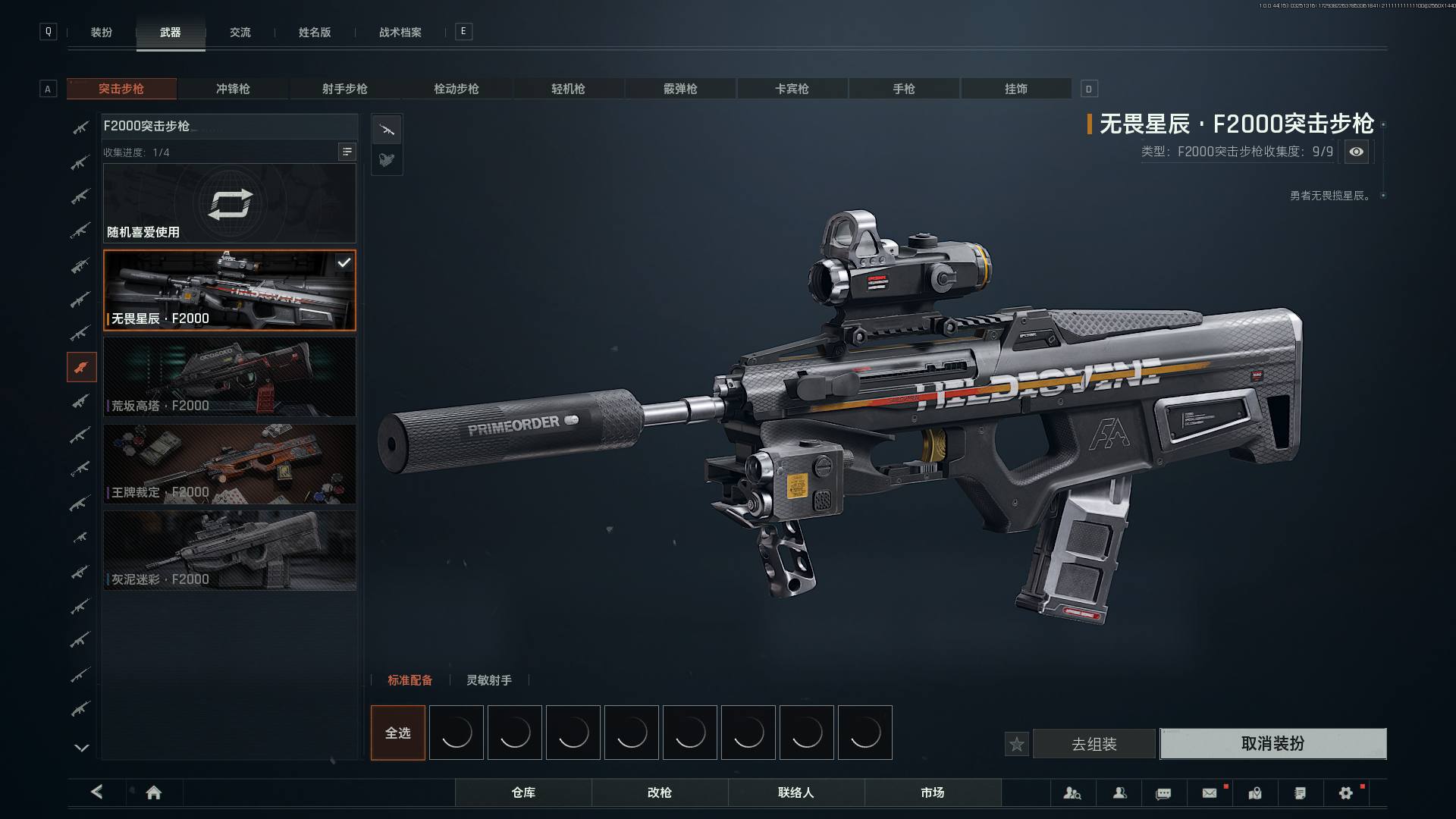The image size is (1456, 819).
Task: Open the 市场 market menu
Action: tap(932, 792)
